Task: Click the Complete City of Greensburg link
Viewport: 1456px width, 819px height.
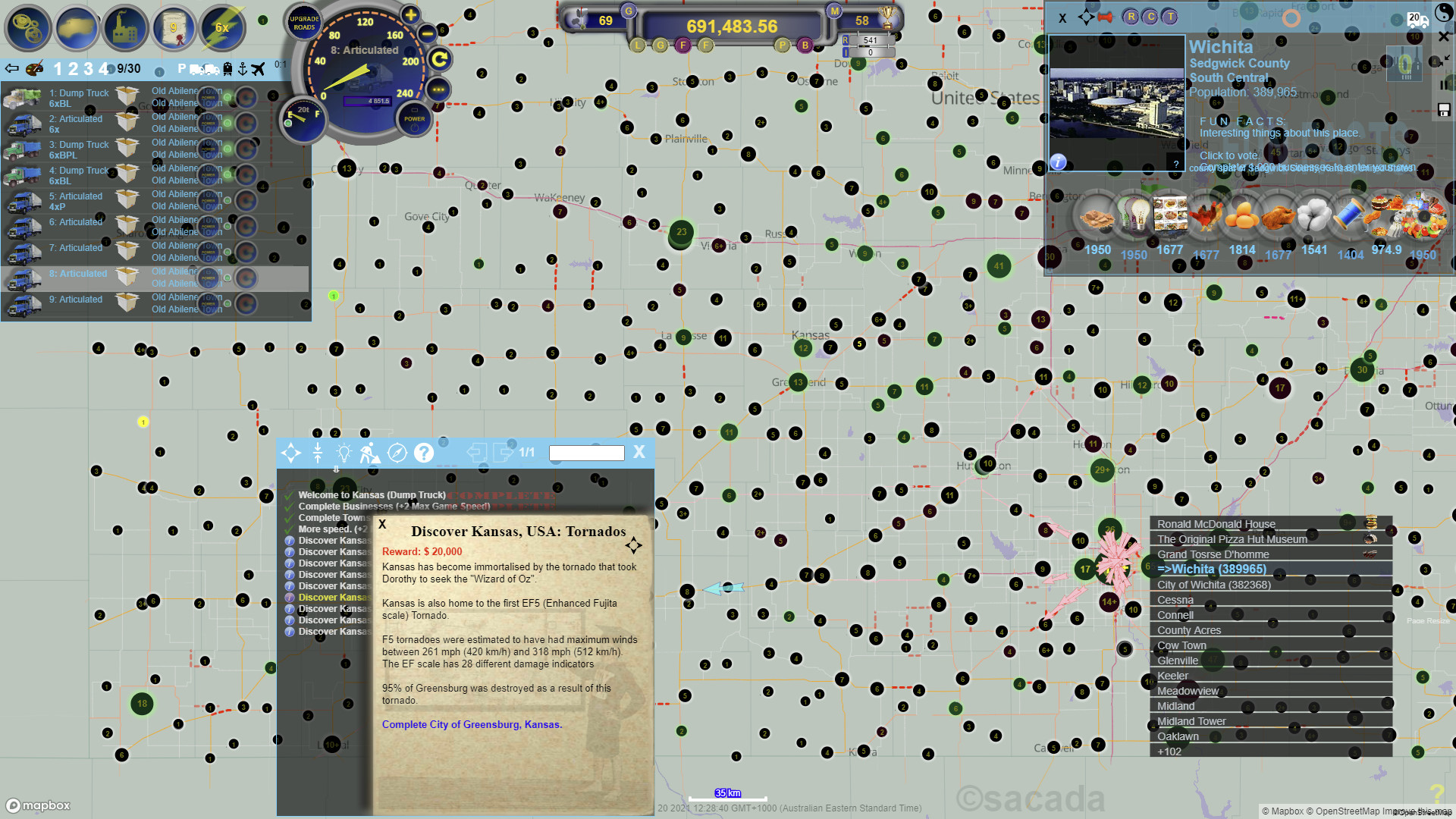Action: pos(472,725)
